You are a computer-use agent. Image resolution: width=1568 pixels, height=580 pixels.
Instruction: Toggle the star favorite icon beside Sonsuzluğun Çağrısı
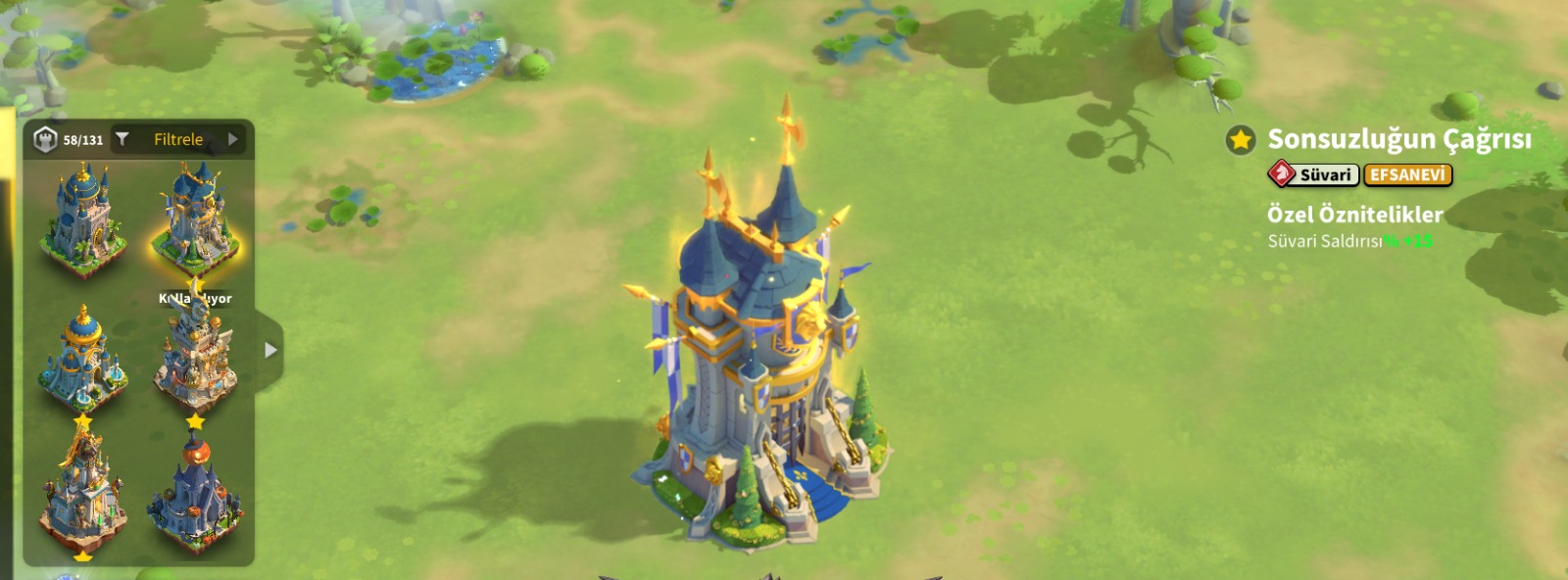coord(1241,140)
